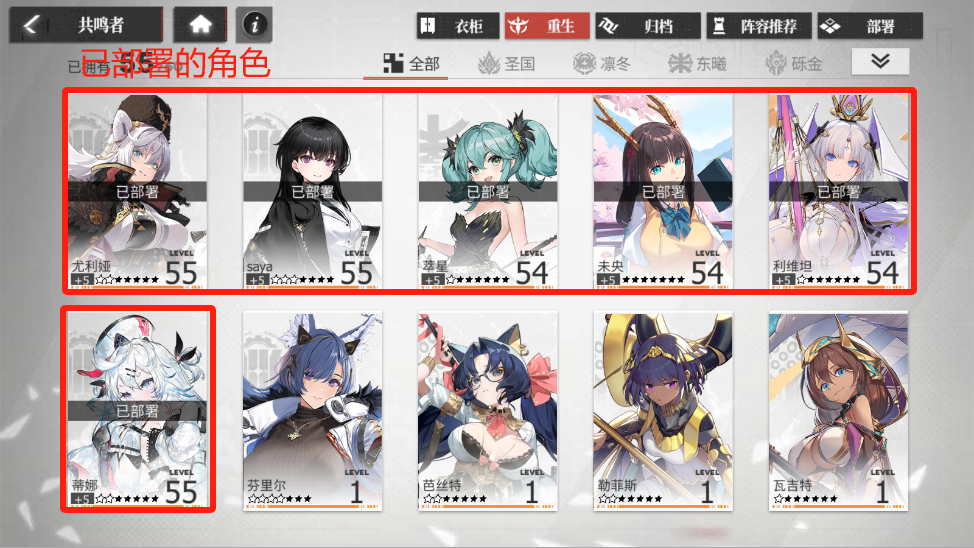
Task: Expand the faction filter dropdown arrow
Action: [x=880, y=62]
